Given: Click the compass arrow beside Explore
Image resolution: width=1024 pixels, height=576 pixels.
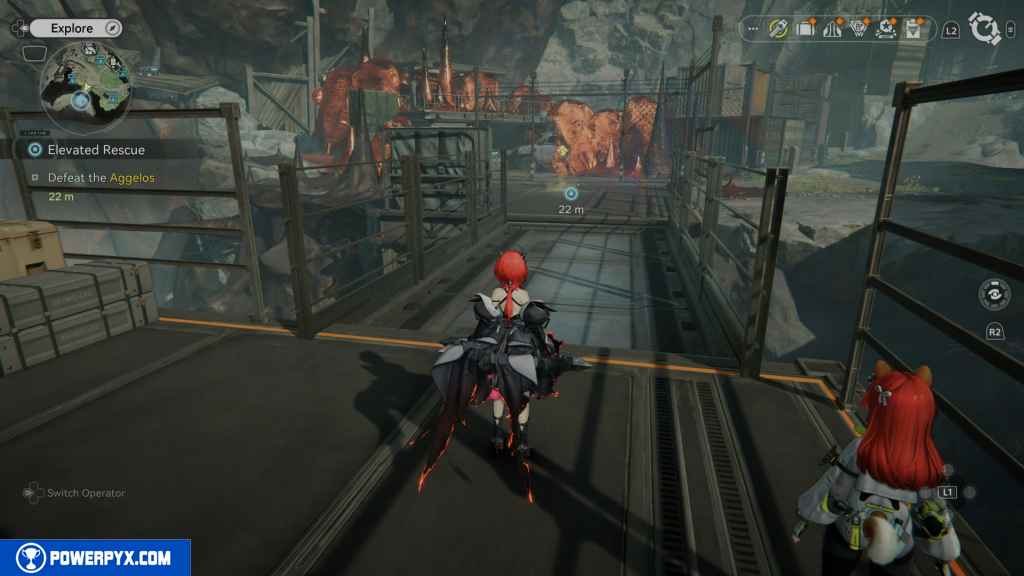Looking at the screenshot, I should tap(113, 28).
